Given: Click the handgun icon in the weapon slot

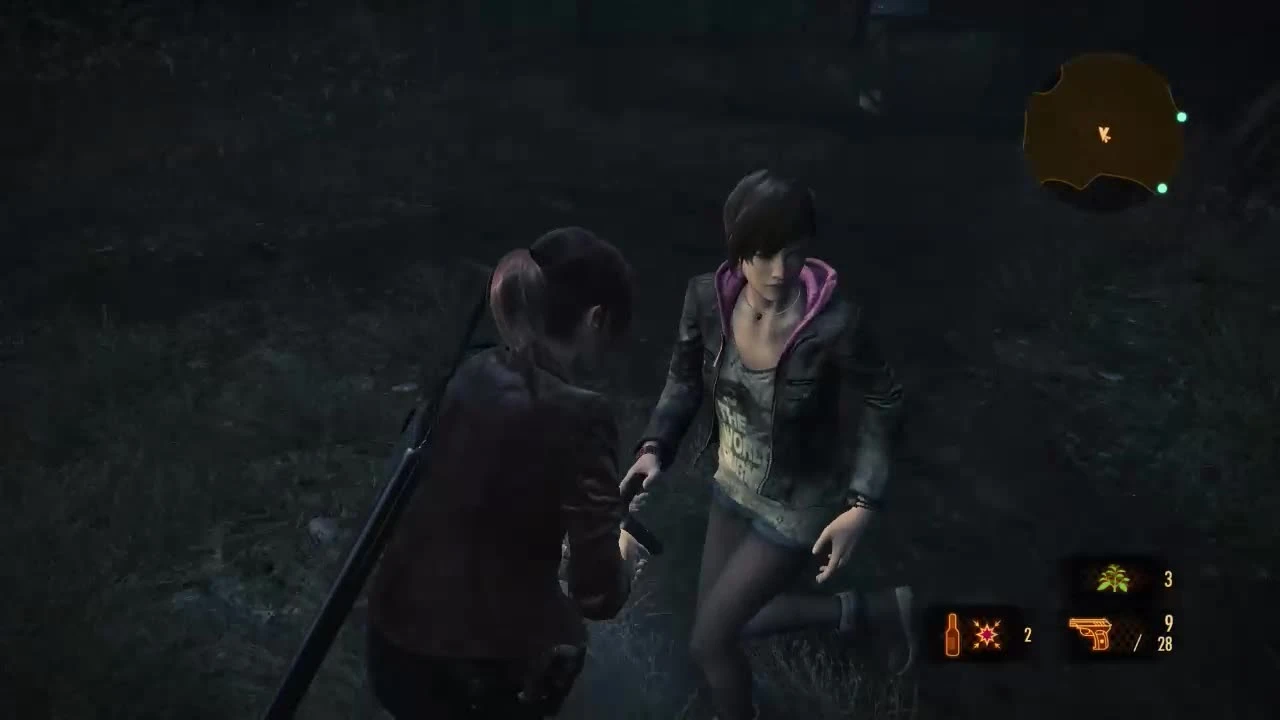Looking at the screenshot, I should point(1092,633).
